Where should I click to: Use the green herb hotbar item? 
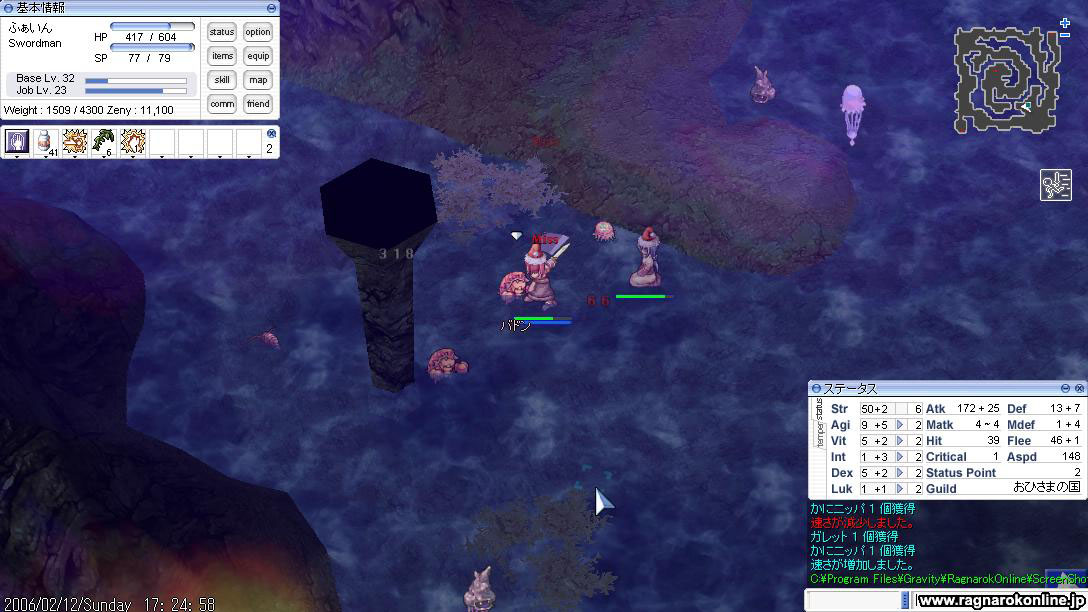[103, 142]
